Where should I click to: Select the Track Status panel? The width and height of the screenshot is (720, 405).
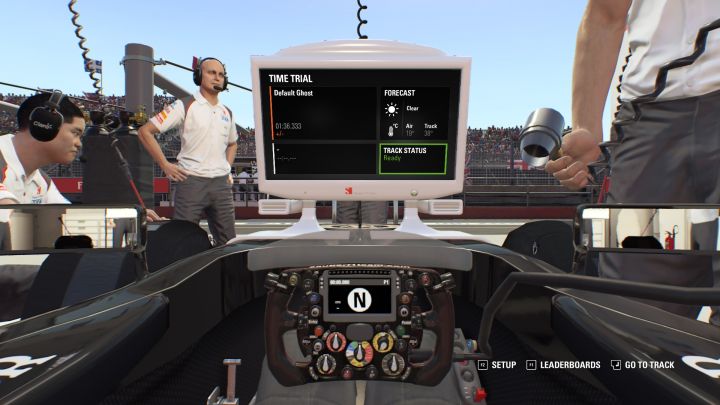pos(412,158)
